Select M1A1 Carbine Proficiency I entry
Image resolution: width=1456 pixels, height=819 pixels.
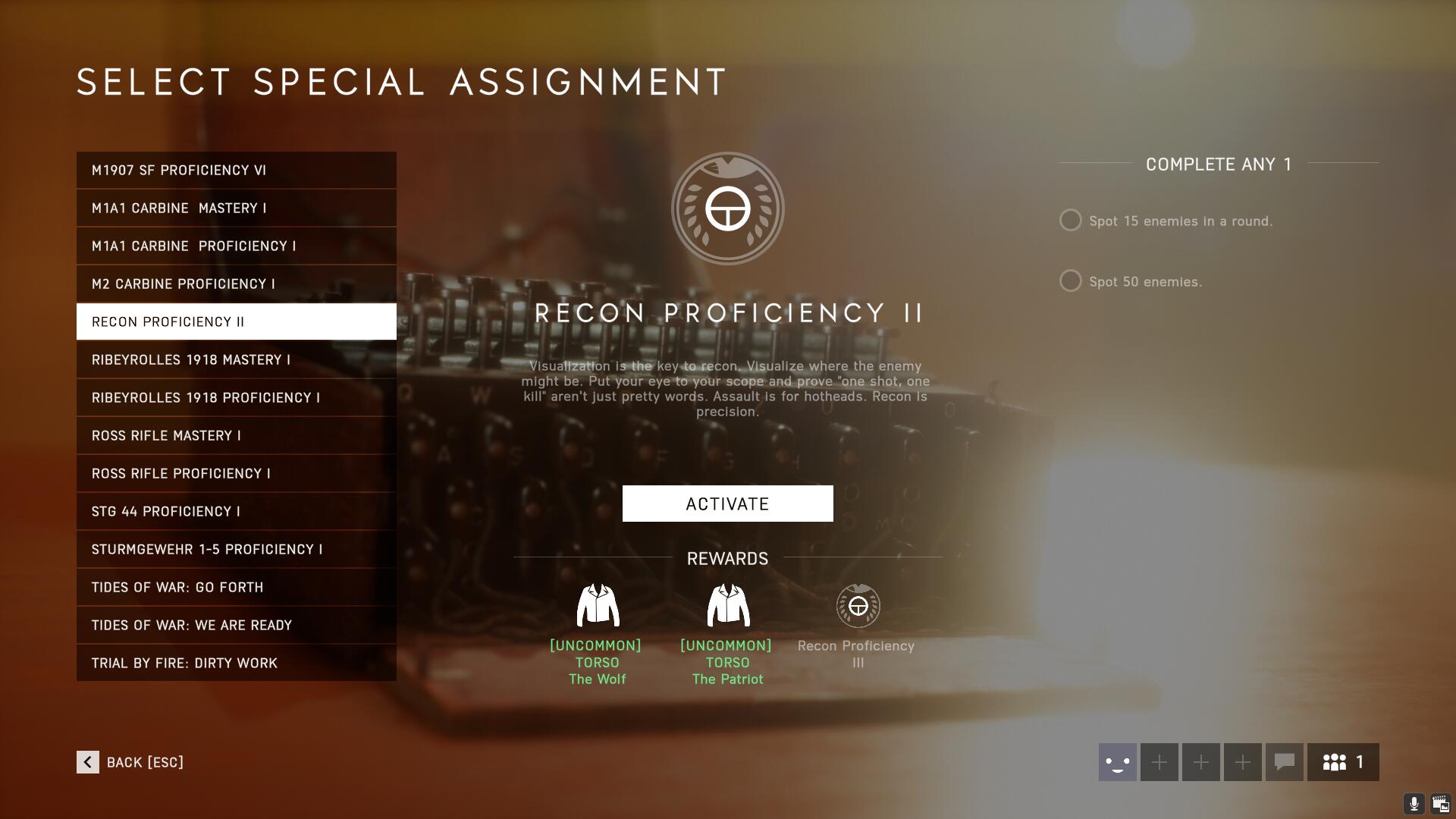coord(236,246)
